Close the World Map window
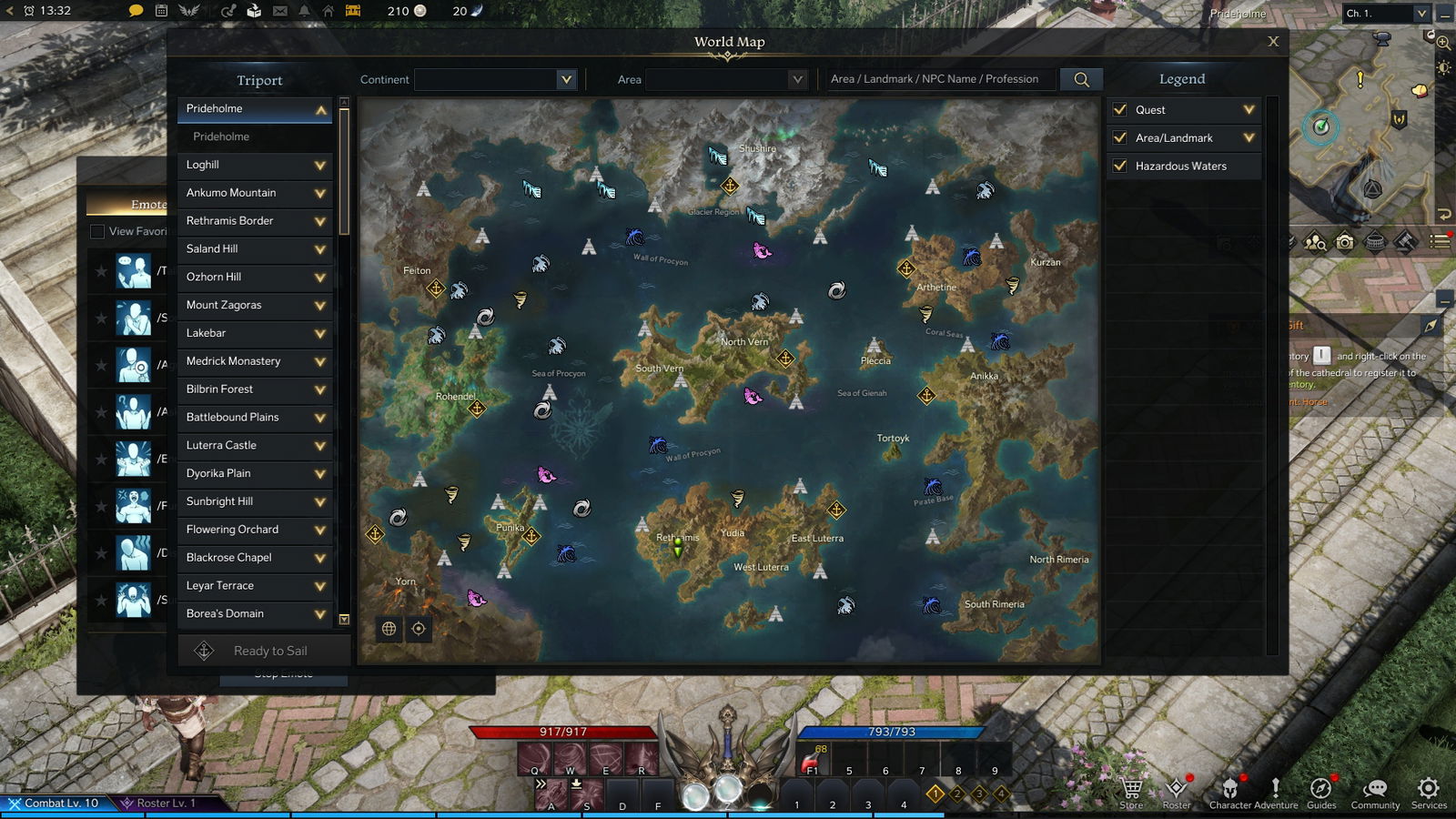 point(1273,42)
